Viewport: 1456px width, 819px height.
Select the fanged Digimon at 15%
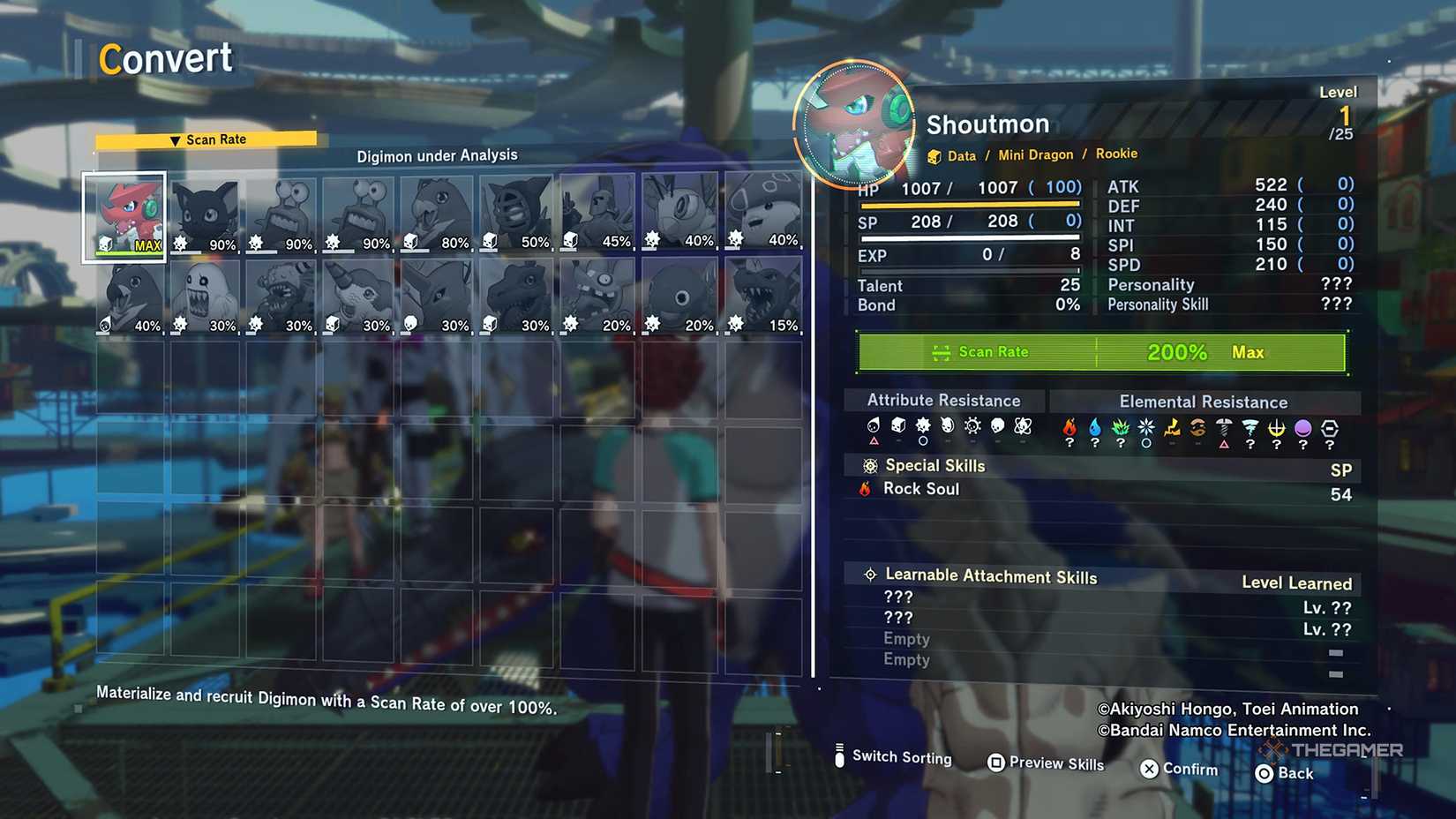click(763, 297)
